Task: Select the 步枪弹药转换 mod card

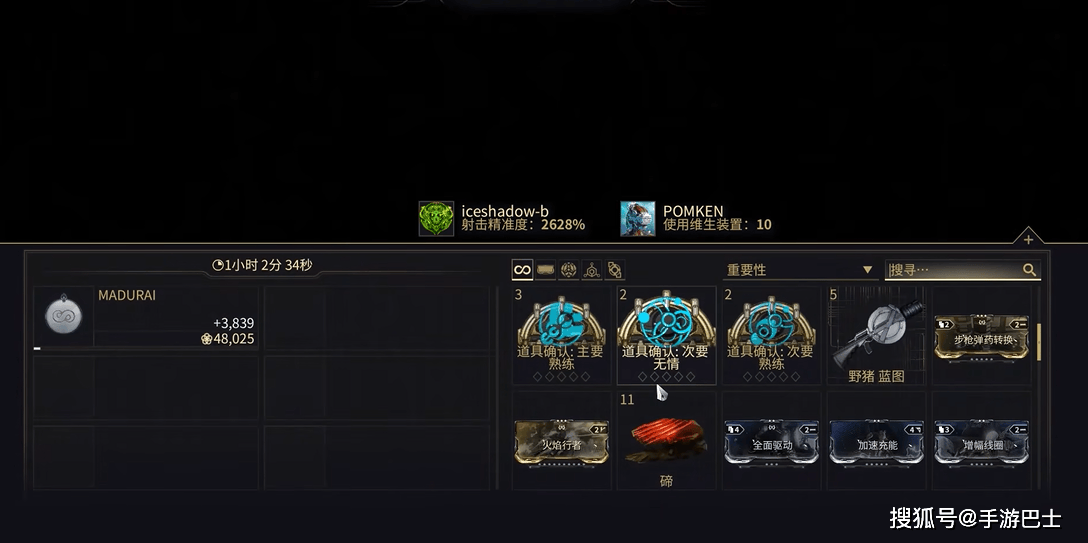Action: 981,336
